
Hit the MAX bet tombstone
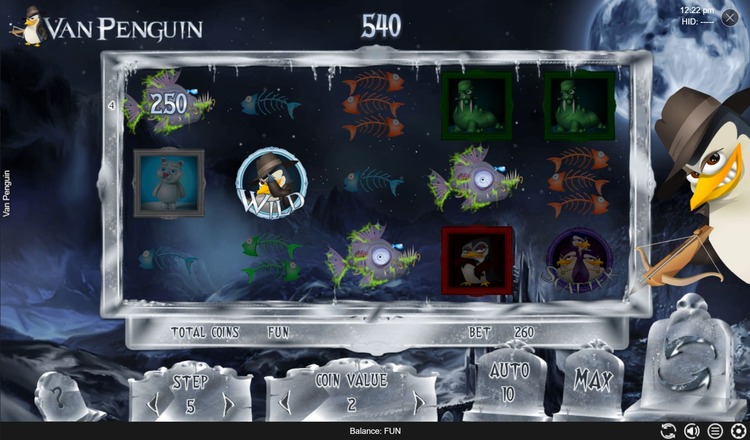pos(594,379)
